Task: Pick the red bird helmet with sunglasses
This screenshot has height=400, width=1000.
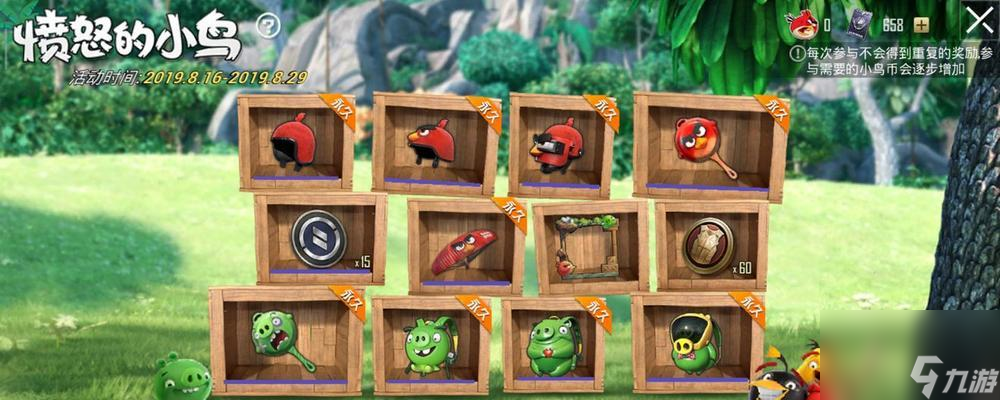Action: pyautogui.click(x=560, y=145)
